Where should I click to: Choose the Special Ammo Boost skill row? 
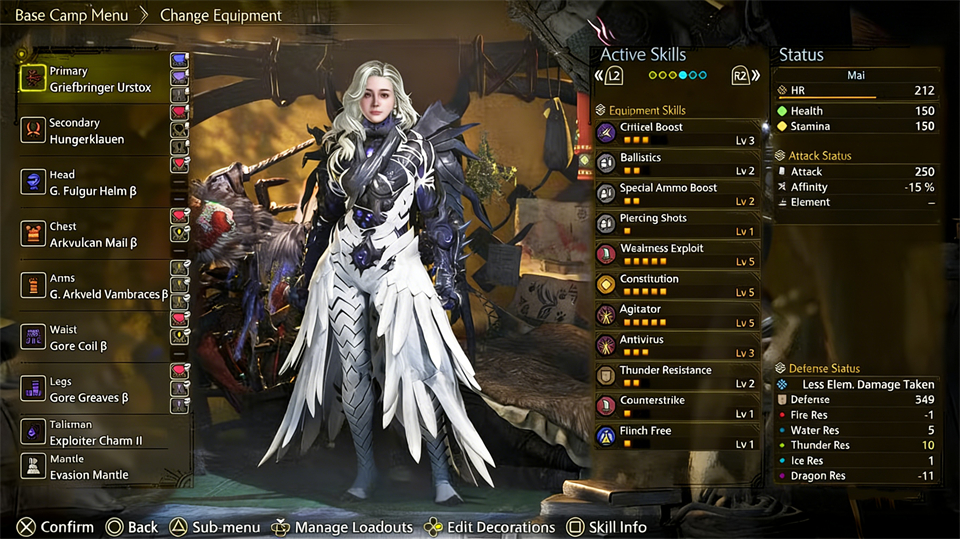[x=677, y=193]
